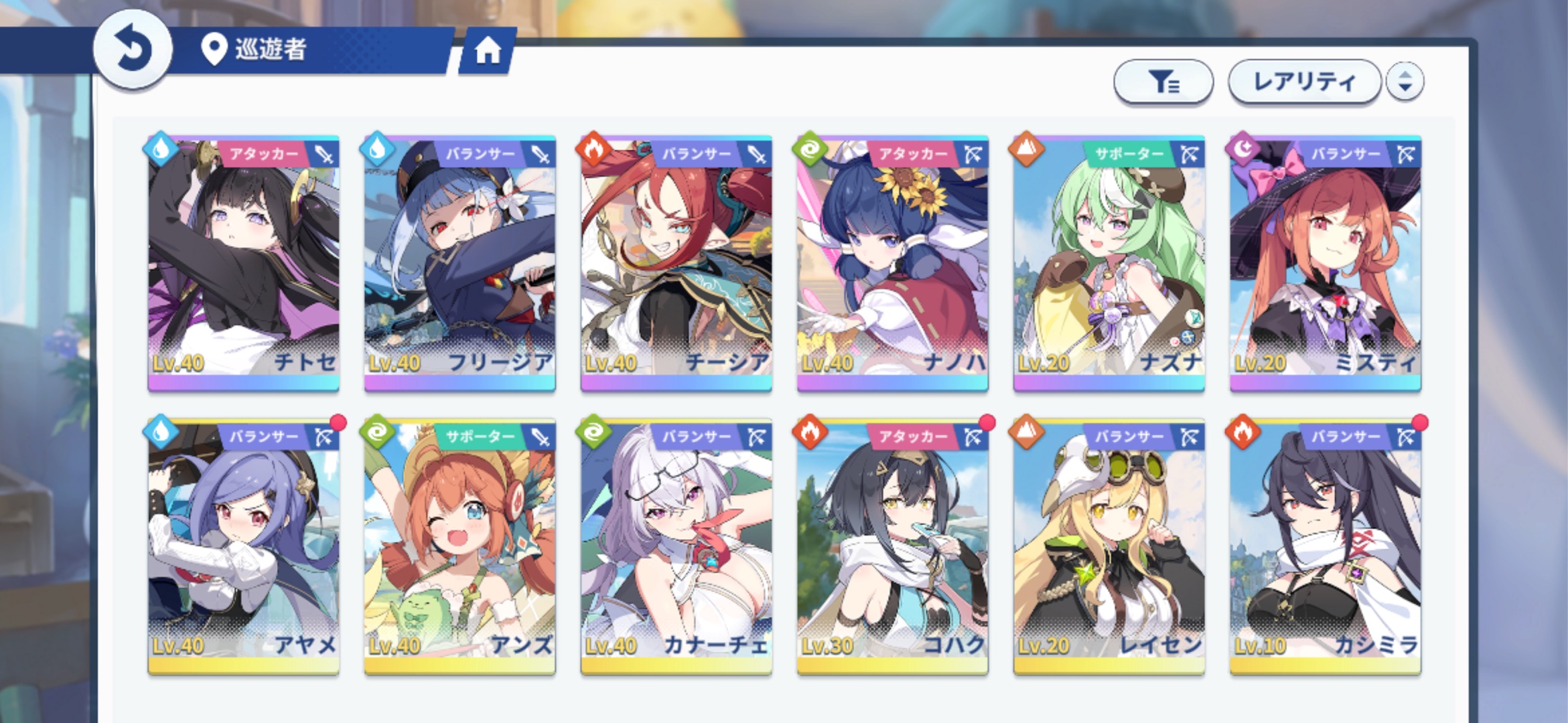The width and height of the screenshot is (1568, 723).
Task: Choose the フリージア character card
Action: [460, 264]
